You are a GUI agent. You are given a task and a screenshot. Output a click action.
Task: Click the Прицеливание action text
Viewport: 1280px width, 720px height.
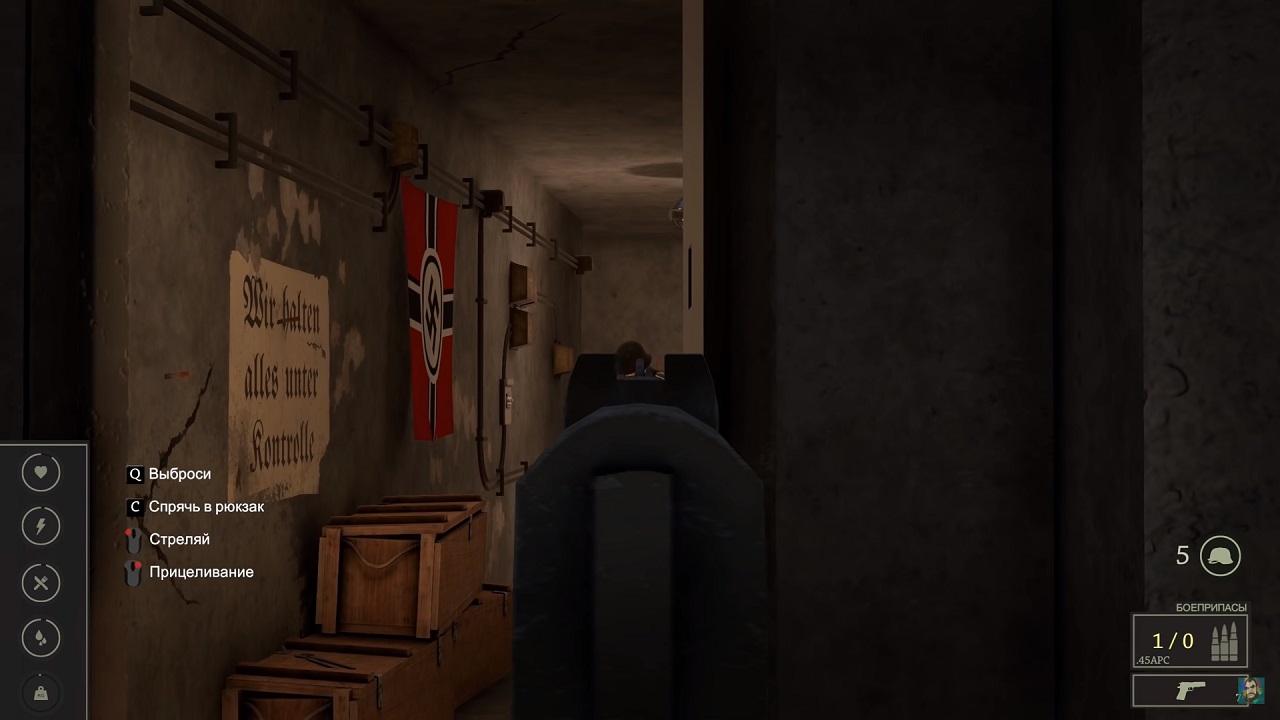[x=200, y=572]
